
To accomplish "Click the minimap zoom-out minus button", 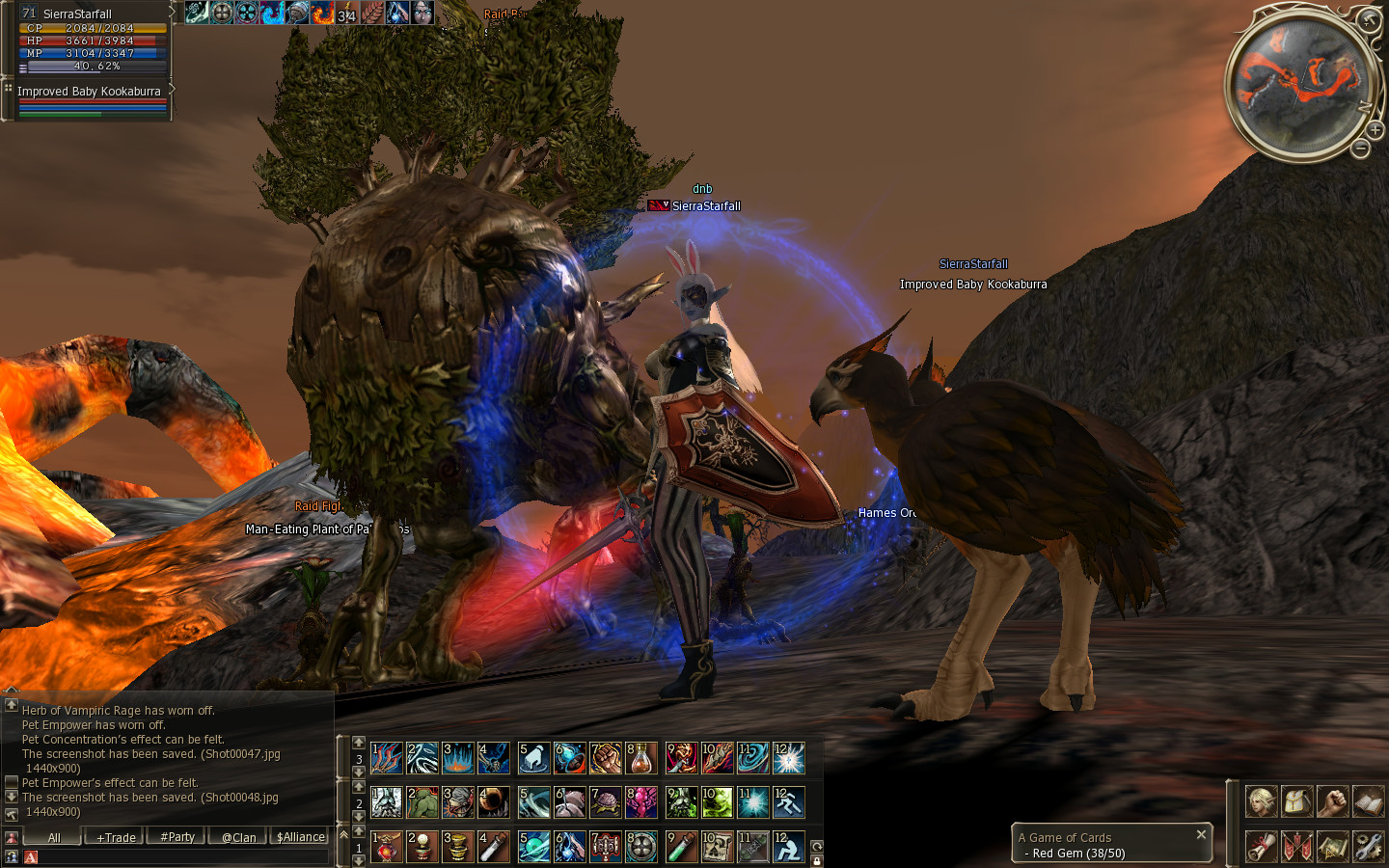I will click(1360, 149).
